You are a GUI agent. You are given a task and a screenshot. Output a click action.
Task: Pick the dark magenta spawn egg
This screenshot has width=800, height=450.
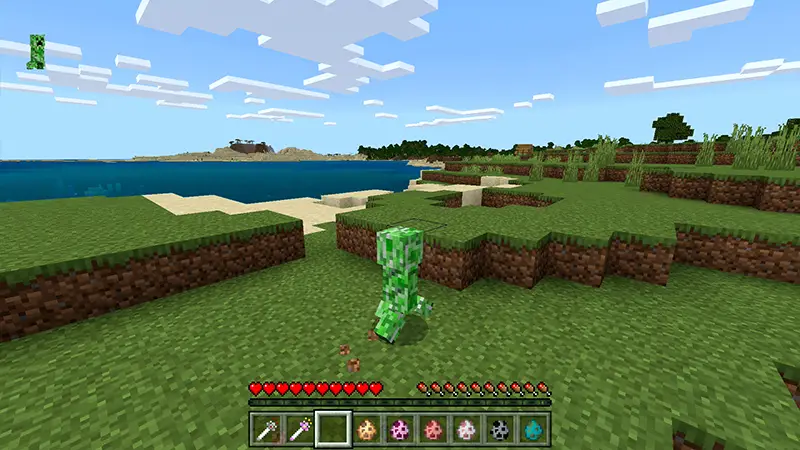click(400, 428)
